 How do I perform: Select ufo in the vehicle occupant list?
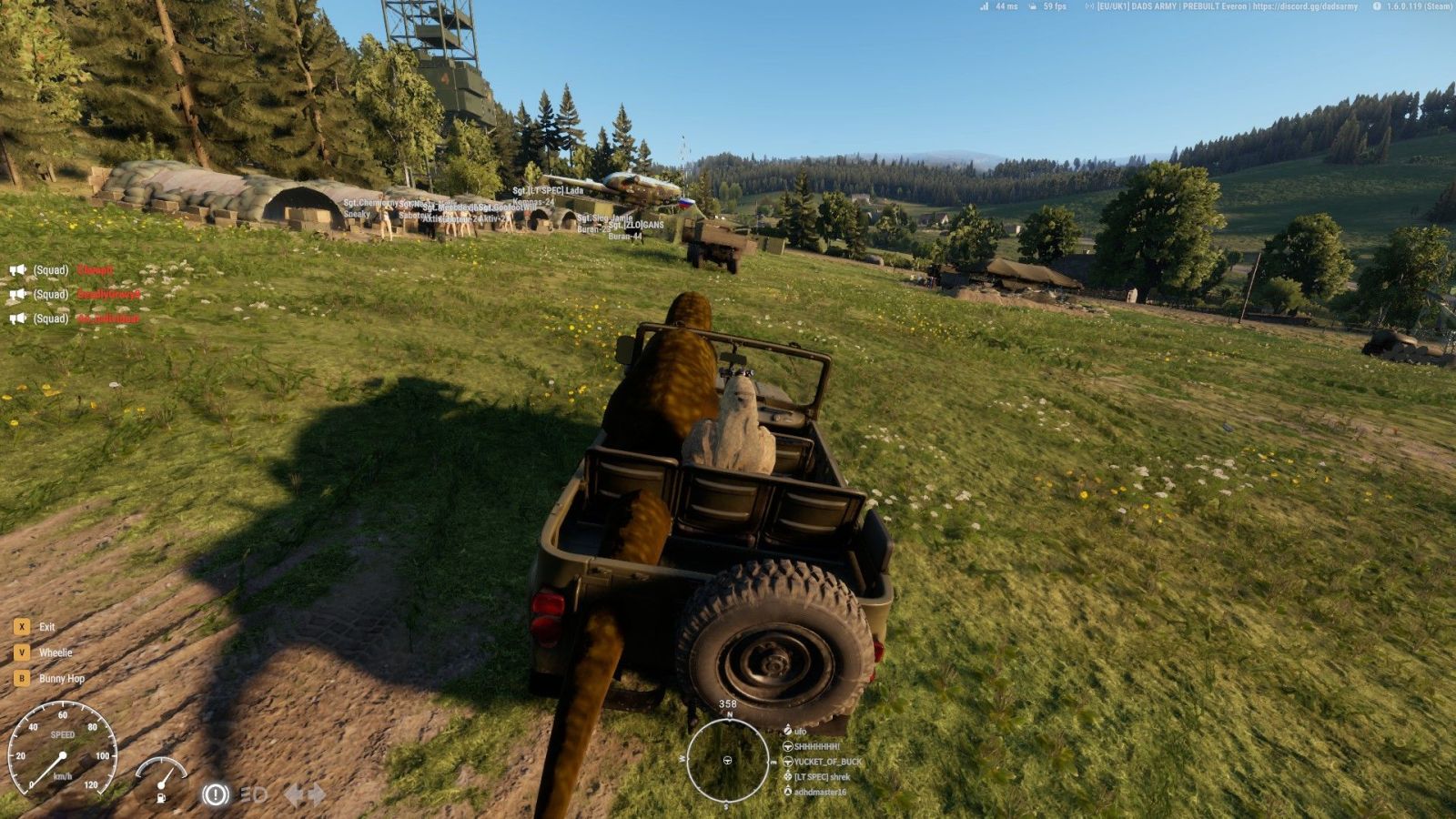coord(800,731)
